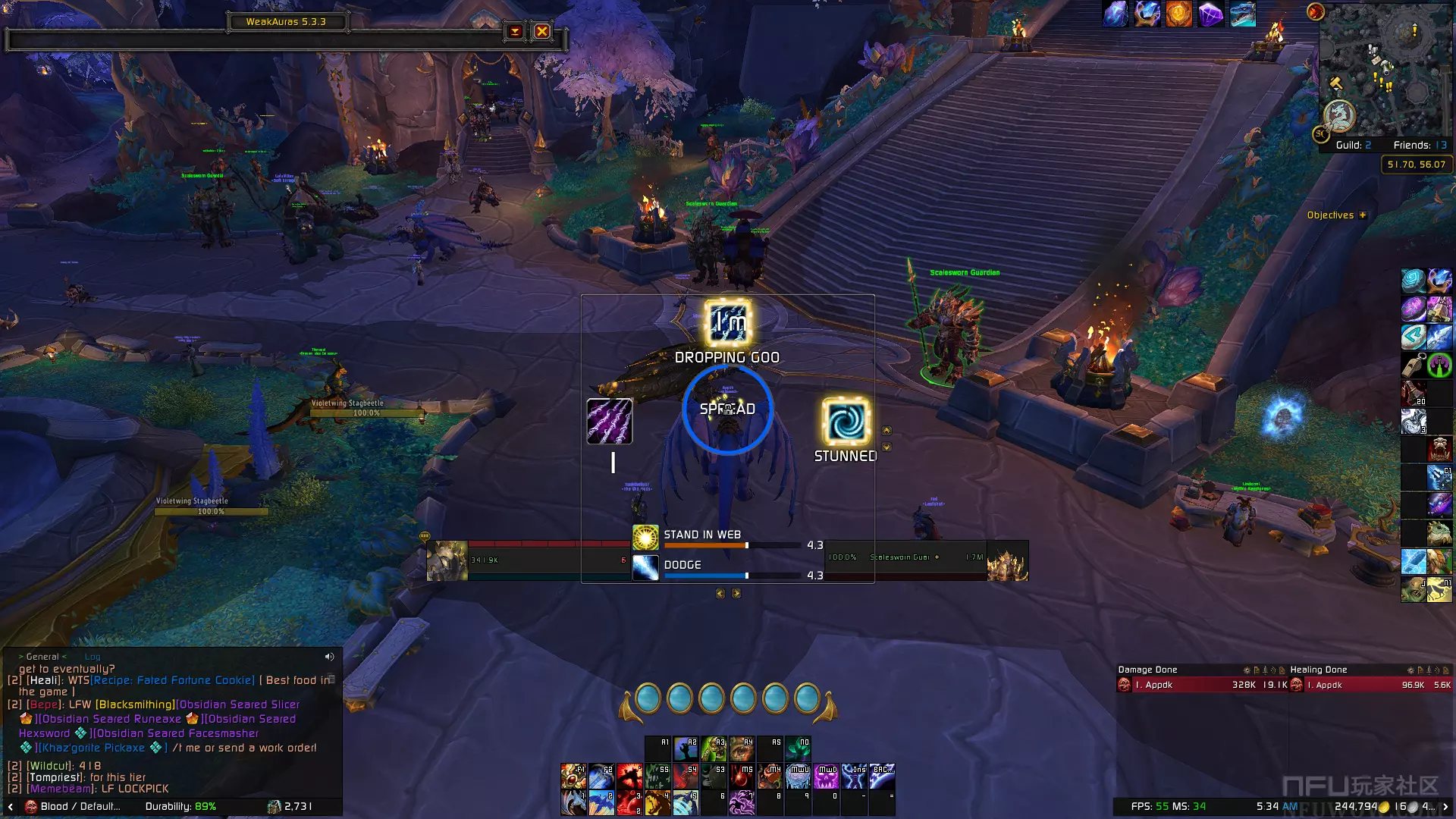The width and height of the screenshot is (1456, 819).
Task: Activate the purple skull ability in the action bar
Action: click(827, 776)
